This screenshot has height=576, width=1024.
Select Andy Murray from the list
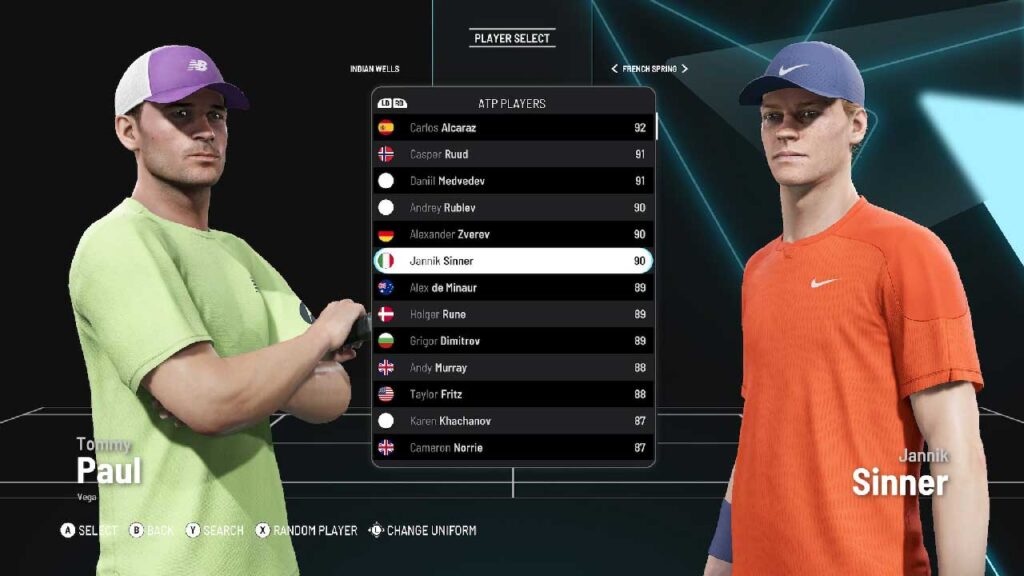pyautogui.click(x=512, y=368)
